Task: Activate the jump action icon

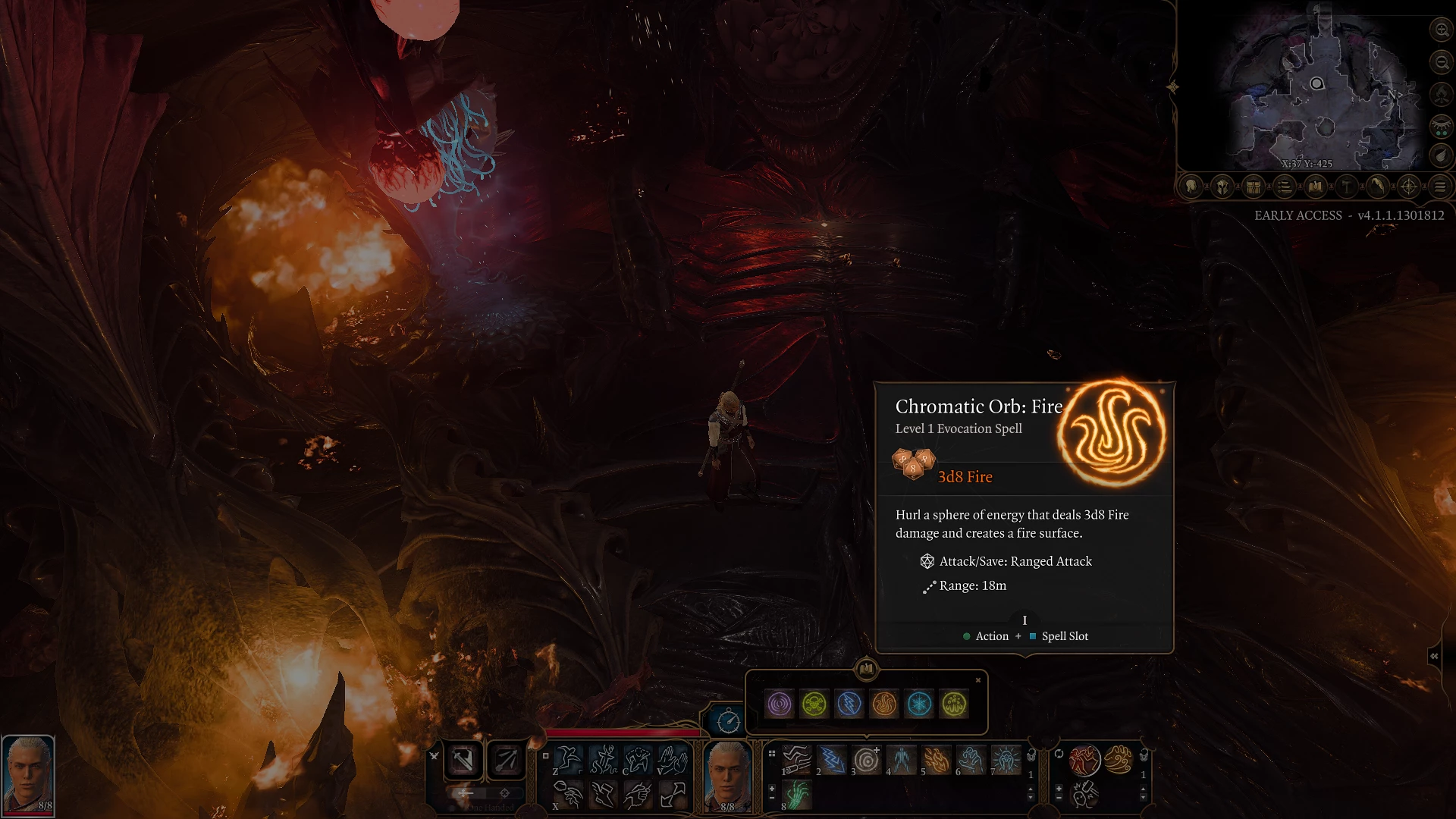Action: point(567,759)
